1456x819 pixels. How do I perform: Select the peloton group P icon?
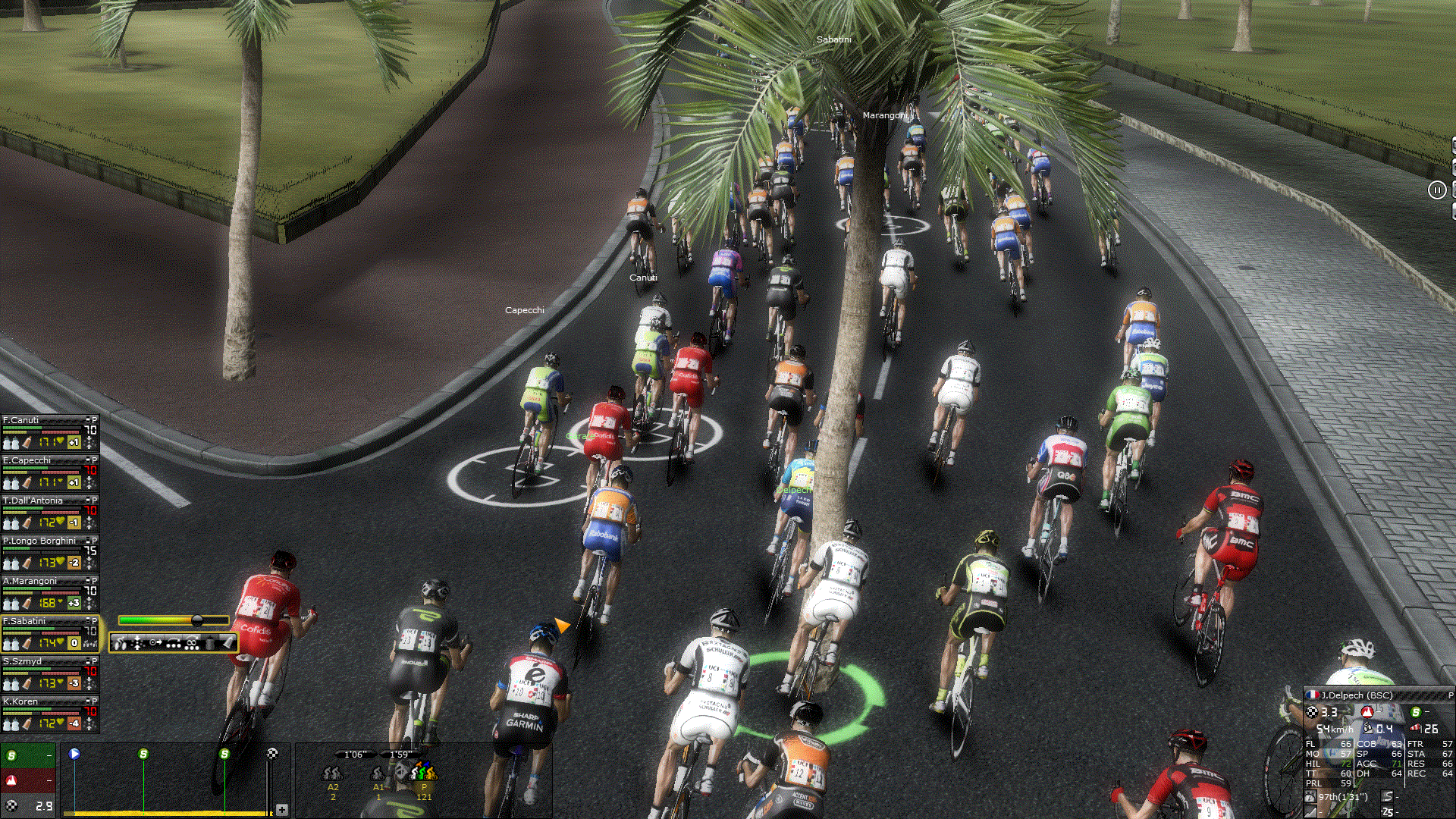(x=423, y=773)
